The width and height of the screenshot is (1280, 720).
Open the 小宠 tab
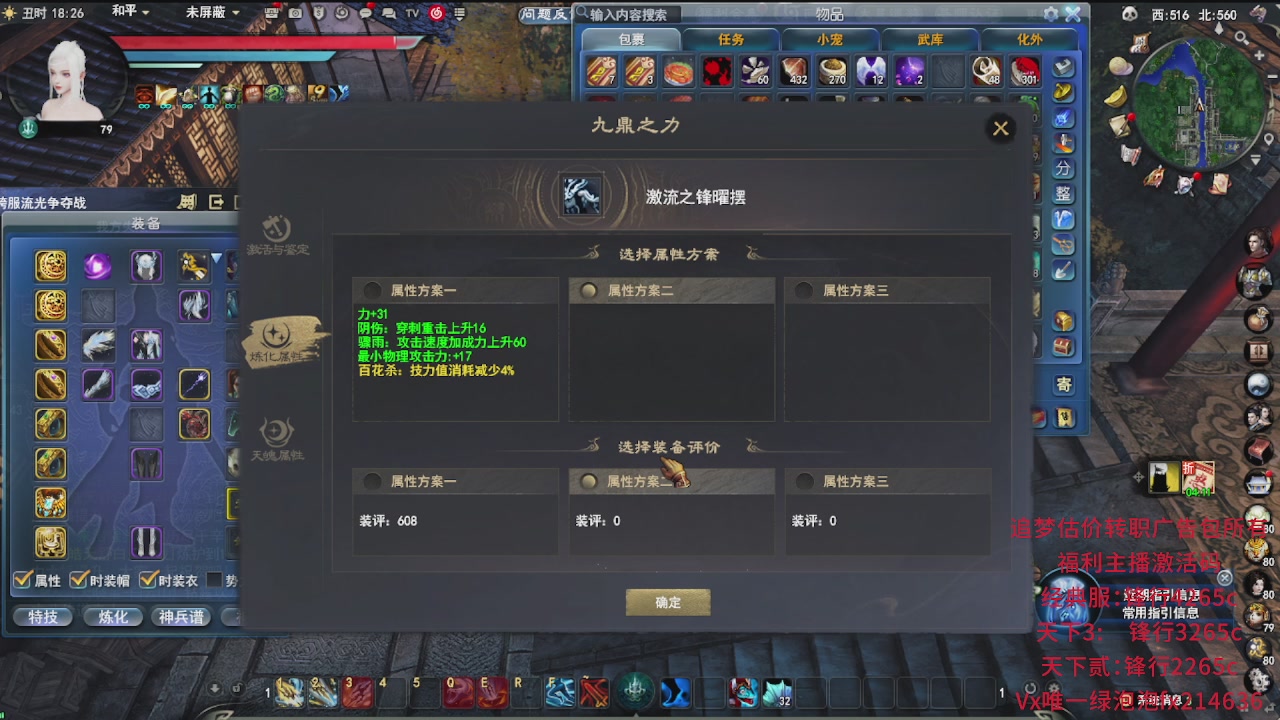click(x=830, y=39)
